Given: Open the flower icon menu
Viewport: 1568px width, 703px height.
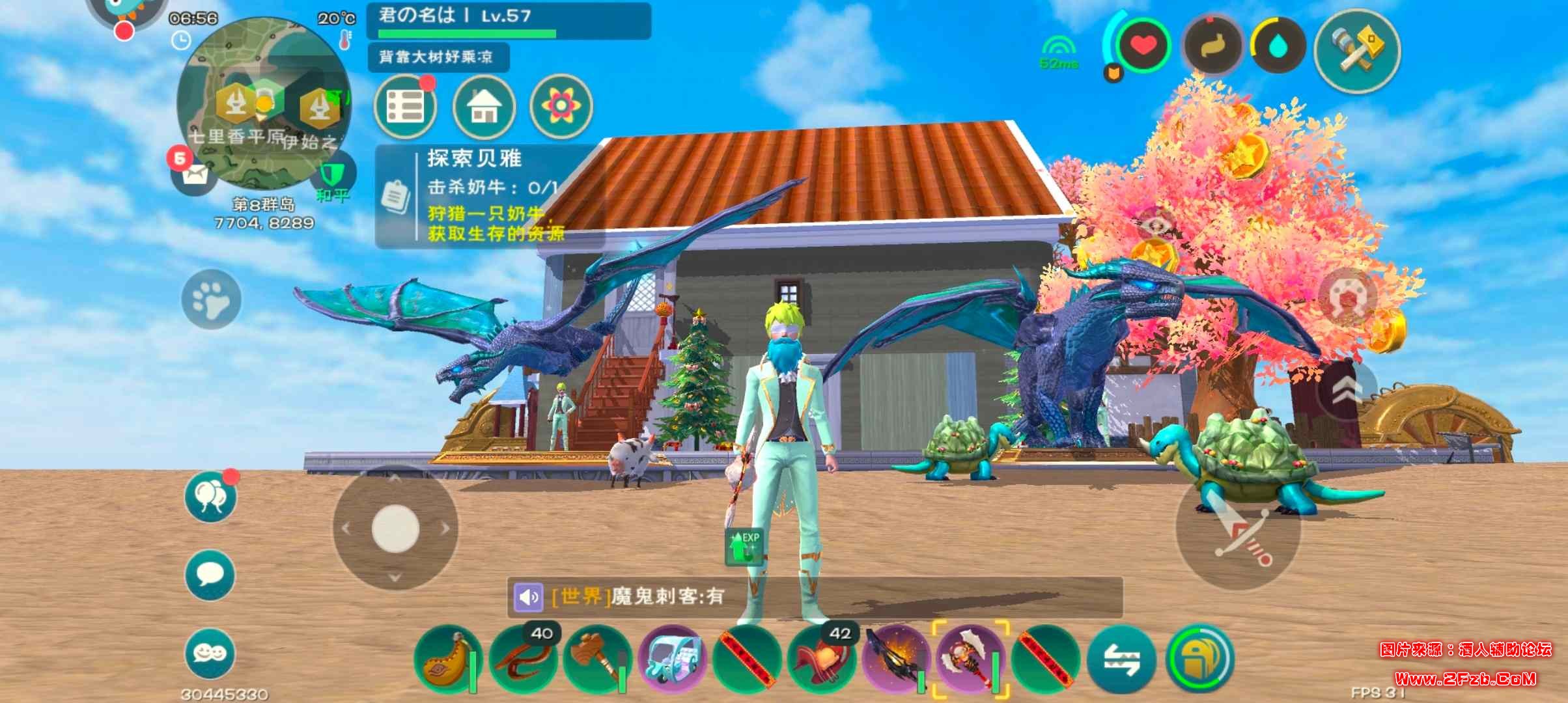Looking at the screenshot, I should [x=561, y=106].
